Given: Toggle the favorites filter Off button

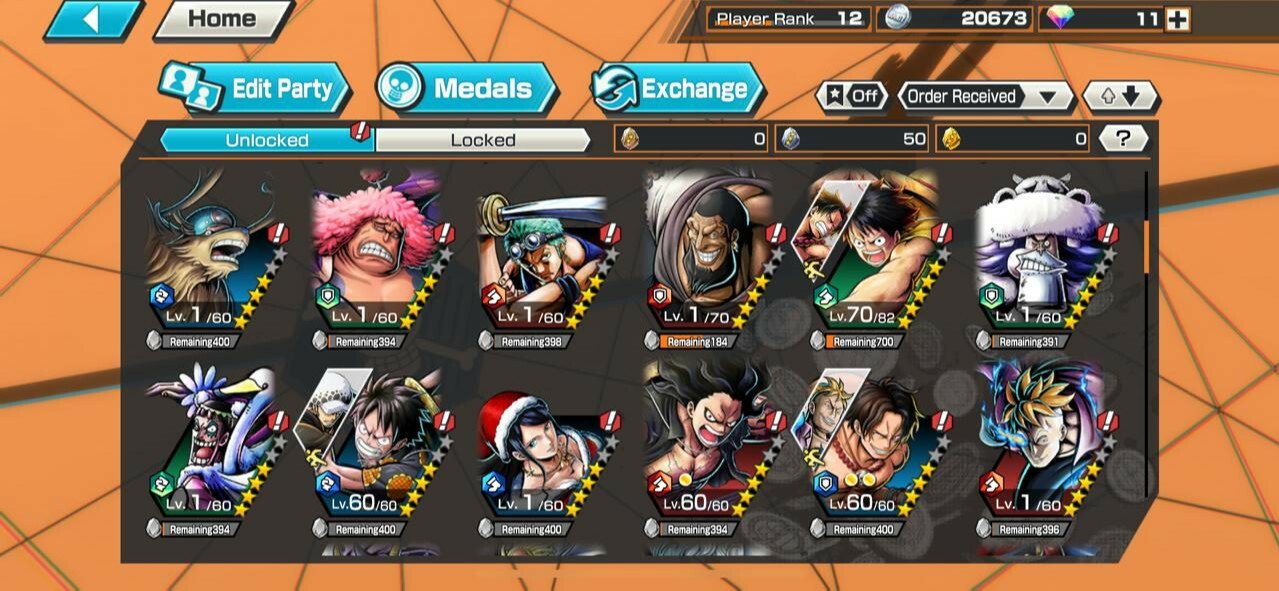Looking at the screenshot, I should click(x=852, y=97).
